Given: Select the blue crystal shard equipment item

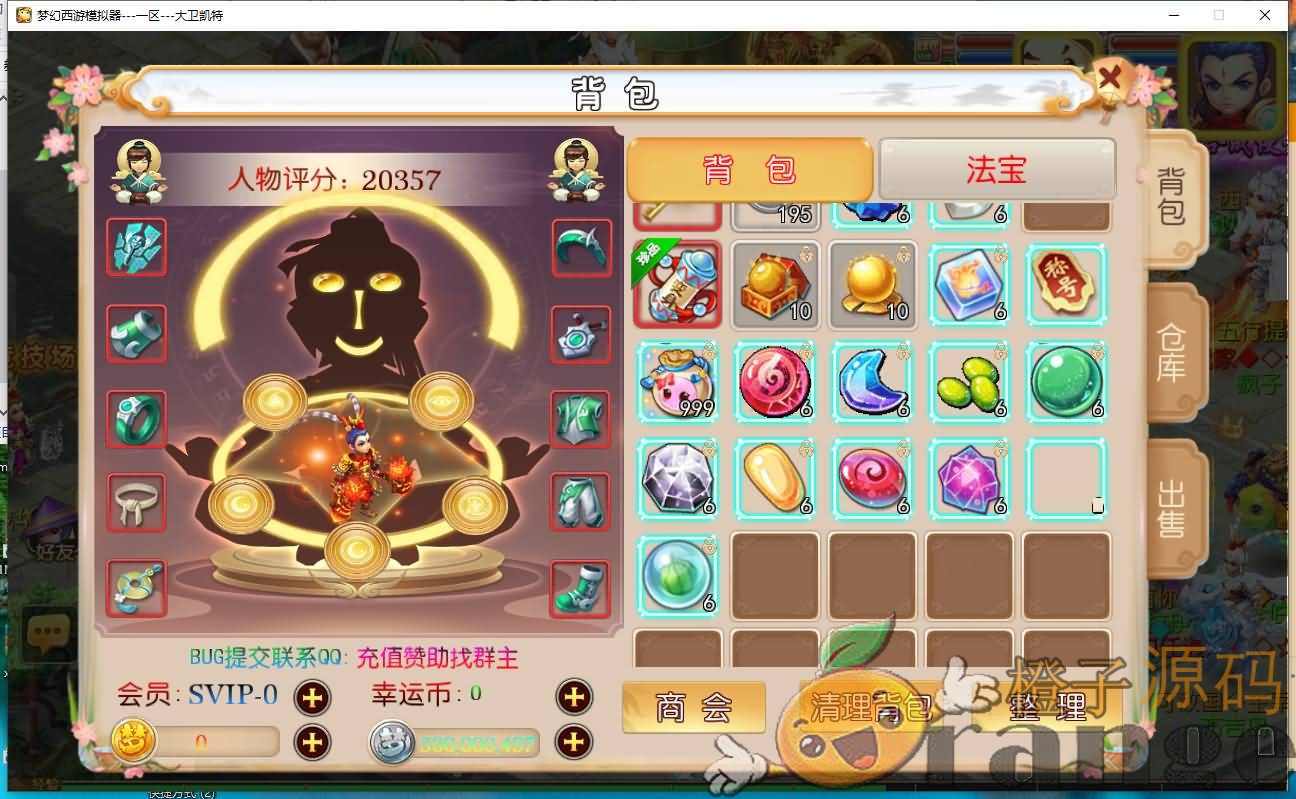Looking at the screenshot, I should (136, 249).
